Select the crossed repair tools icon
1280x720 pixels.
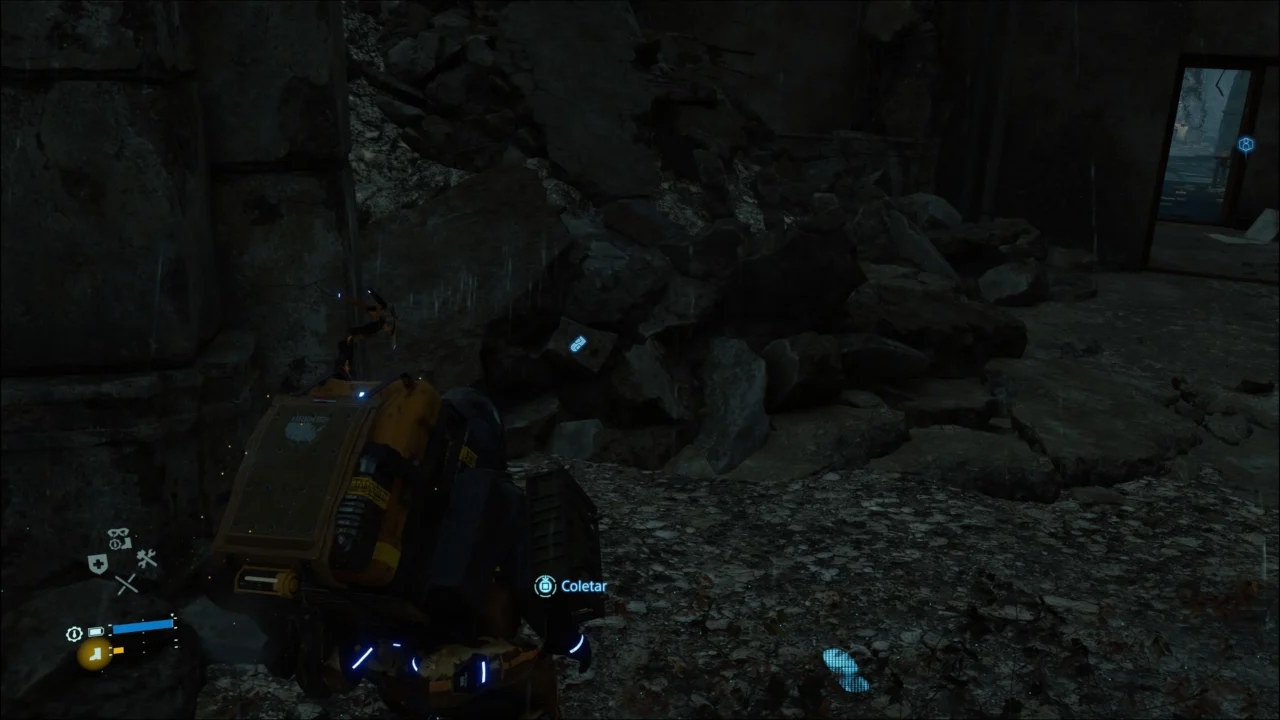coord(145,560)
